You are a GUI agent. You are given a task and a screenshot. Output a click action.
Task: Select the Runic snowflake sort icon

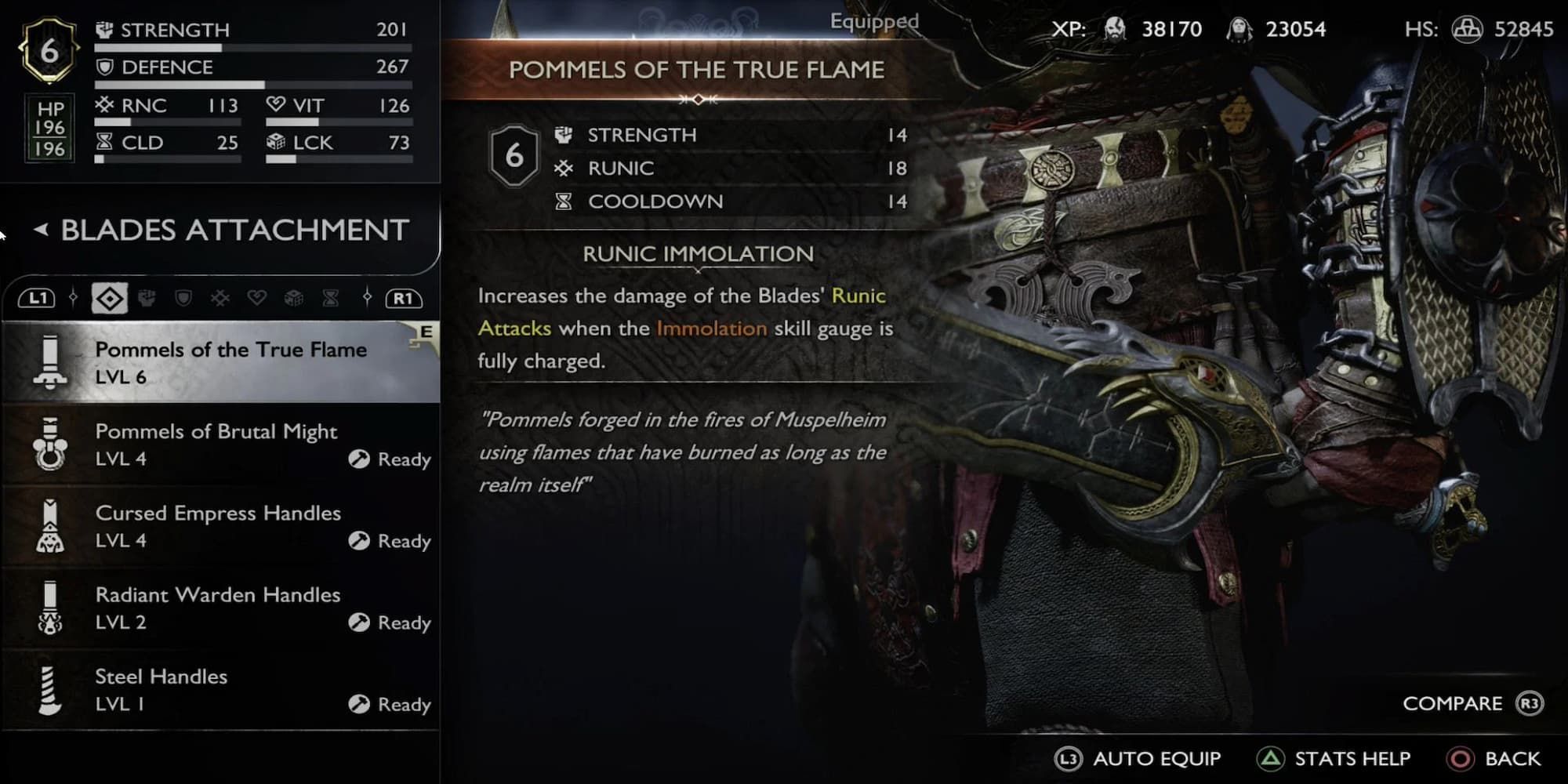[x=218, y=298]
